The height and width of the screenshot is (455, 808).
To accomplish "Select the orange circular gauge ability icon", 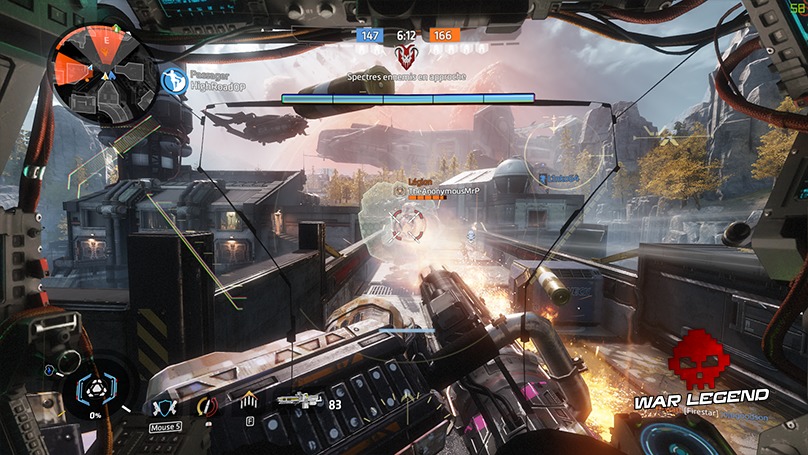I will (207, 407).
